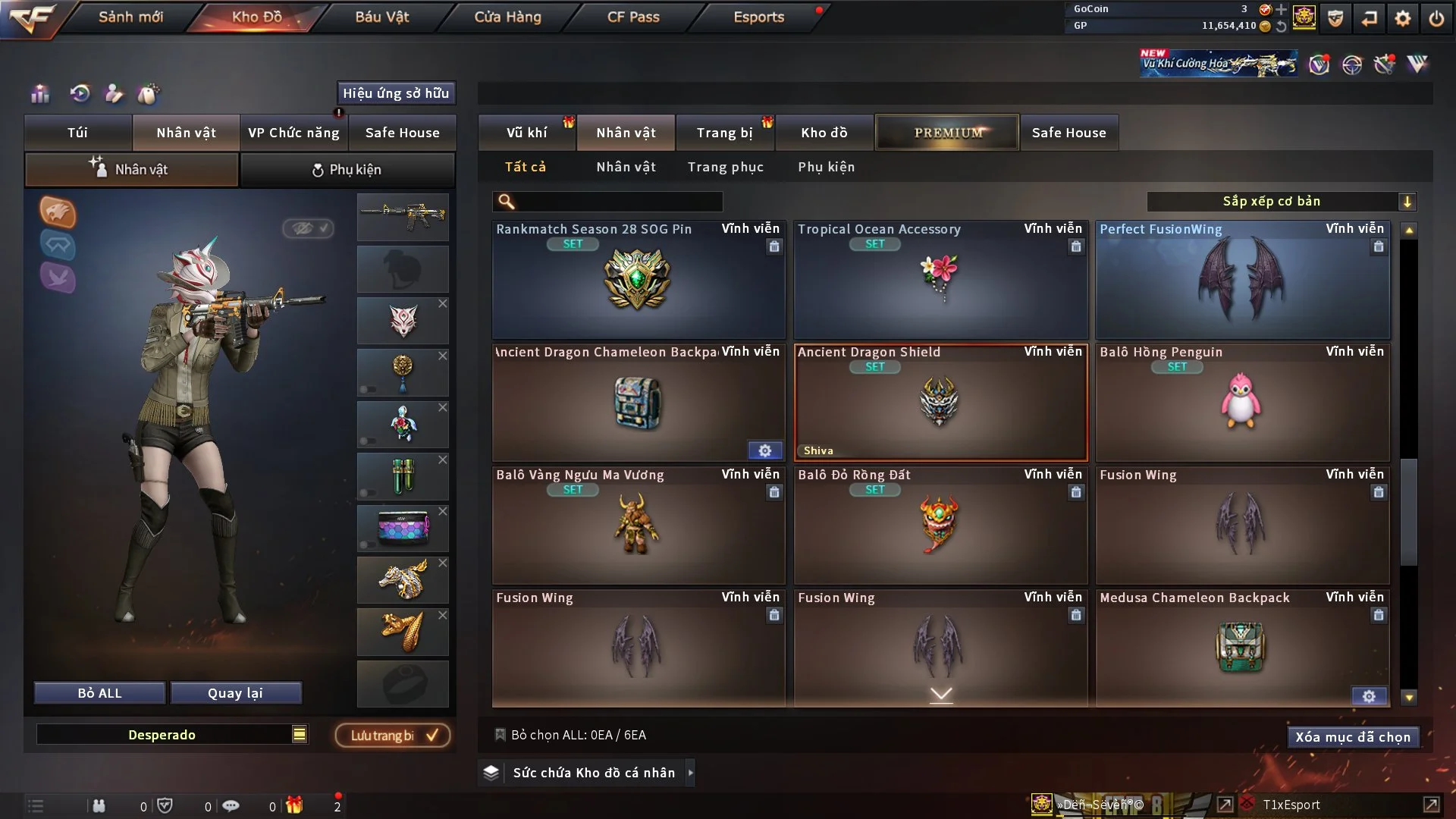This screenshot has height=819, width=1456.
Task: Choose the Balô Hồng Penguin backpack
Action: coord(1242,403)
